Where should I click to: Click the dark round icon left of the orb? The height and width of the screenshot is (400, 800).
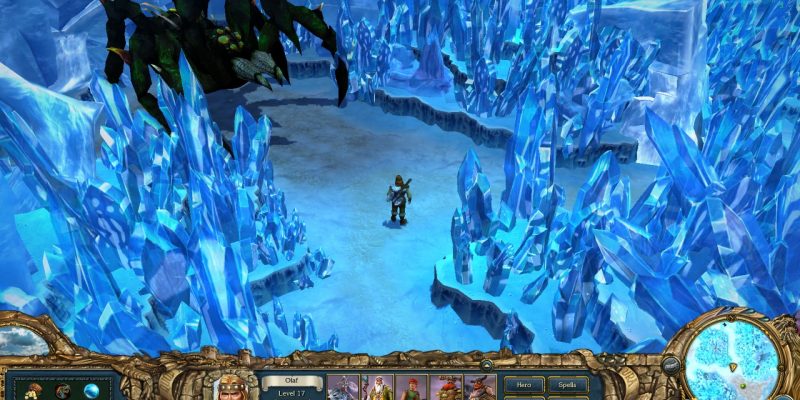pos(62,391)
